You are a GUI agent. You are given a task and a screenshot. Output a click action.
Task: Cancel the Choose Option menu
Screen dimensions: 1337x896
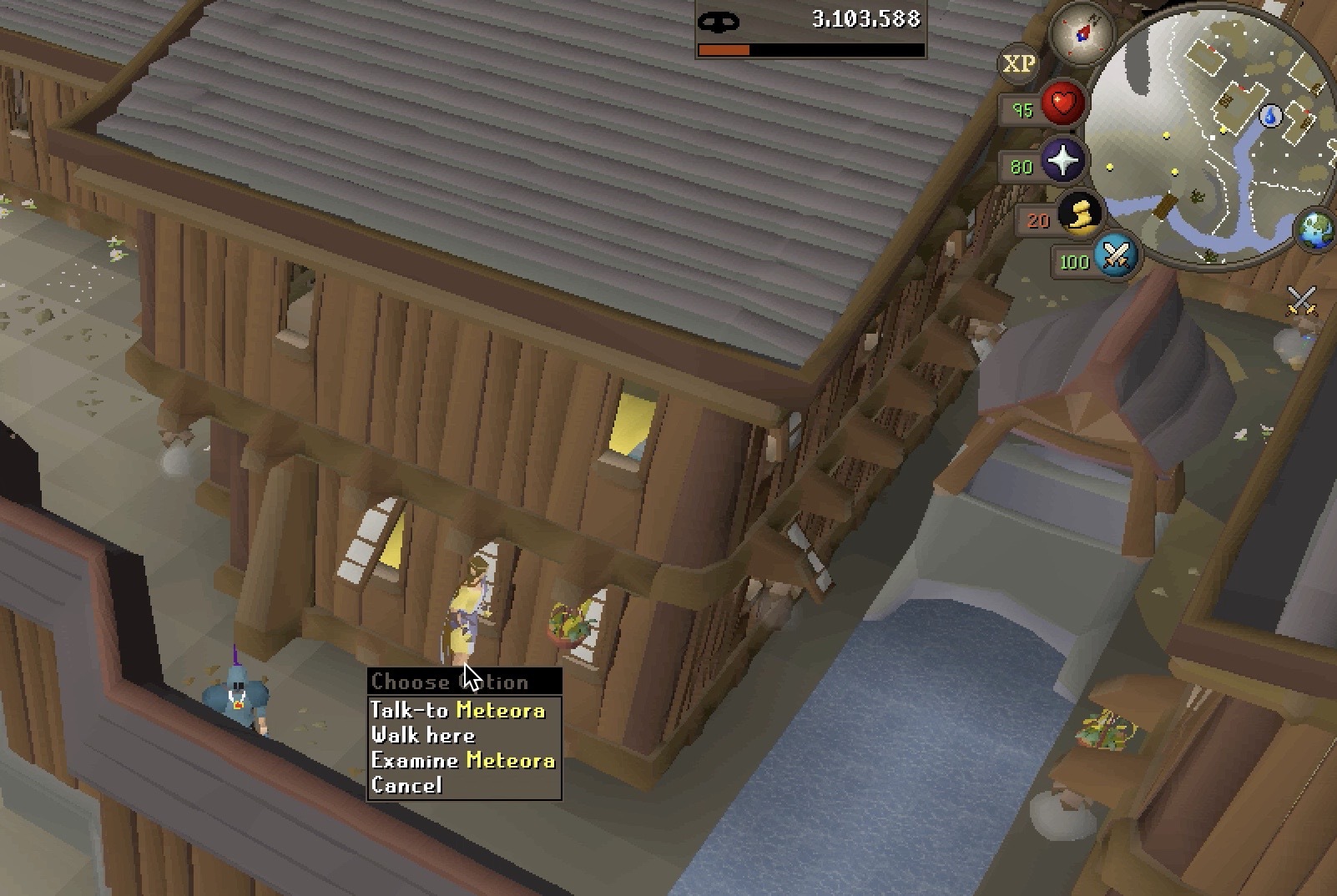[406, 785]
